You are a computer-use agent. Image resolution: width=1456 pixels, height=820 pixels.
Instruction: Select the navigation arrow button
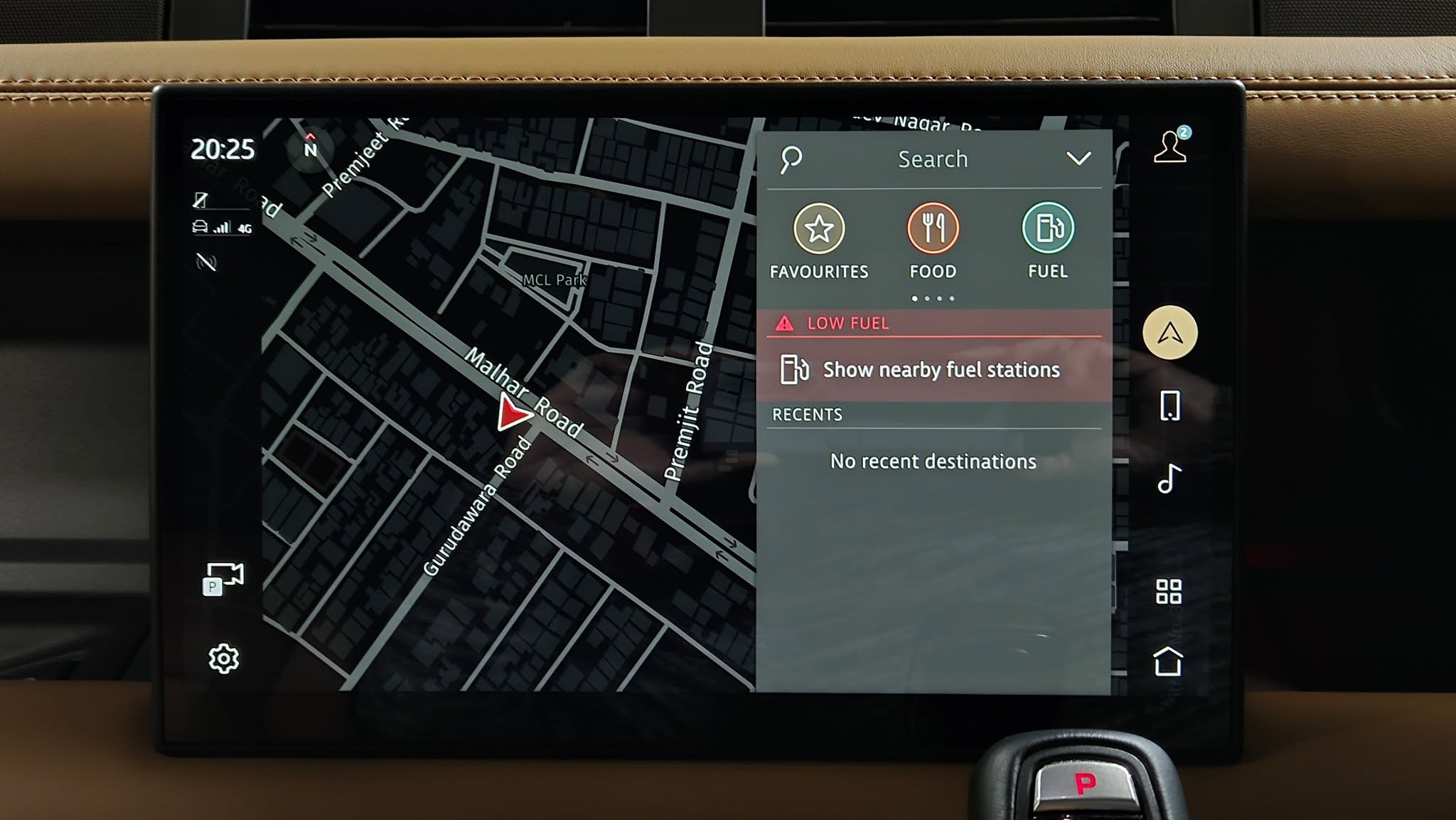(x=1169, y=333)
